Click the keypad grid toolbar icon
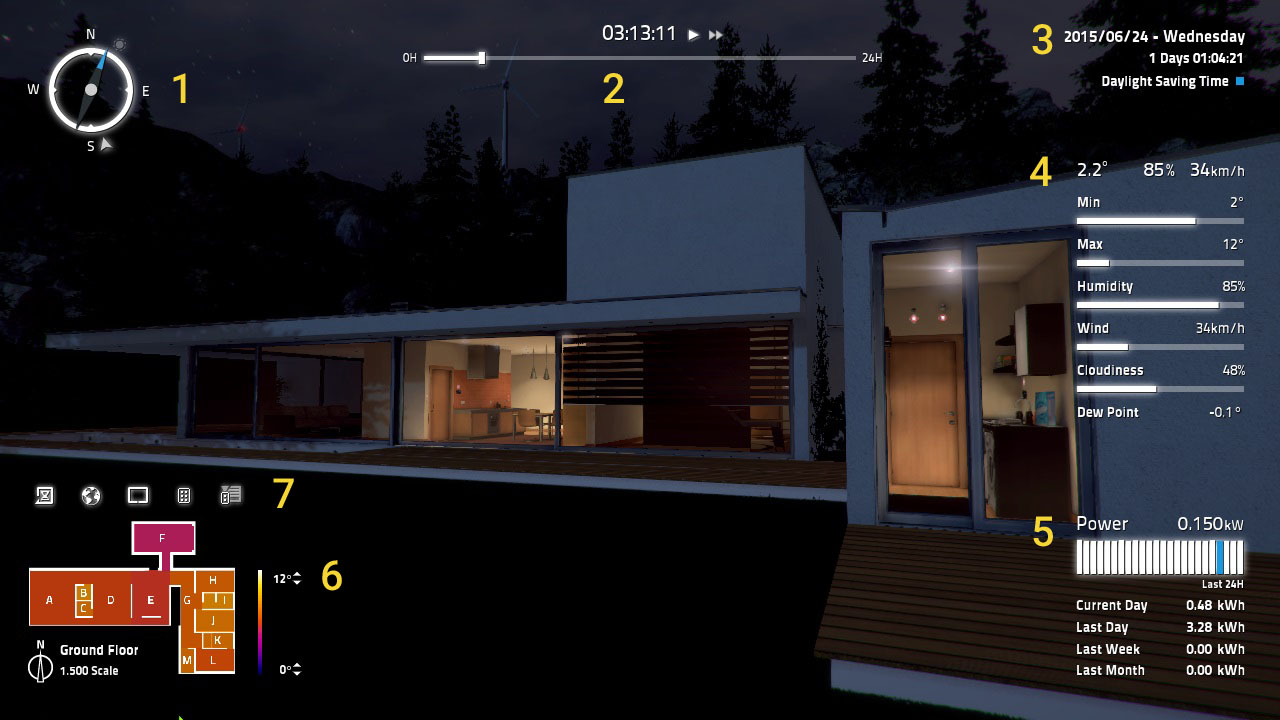Screen dimensions: 1280x720 coord(184,495)
